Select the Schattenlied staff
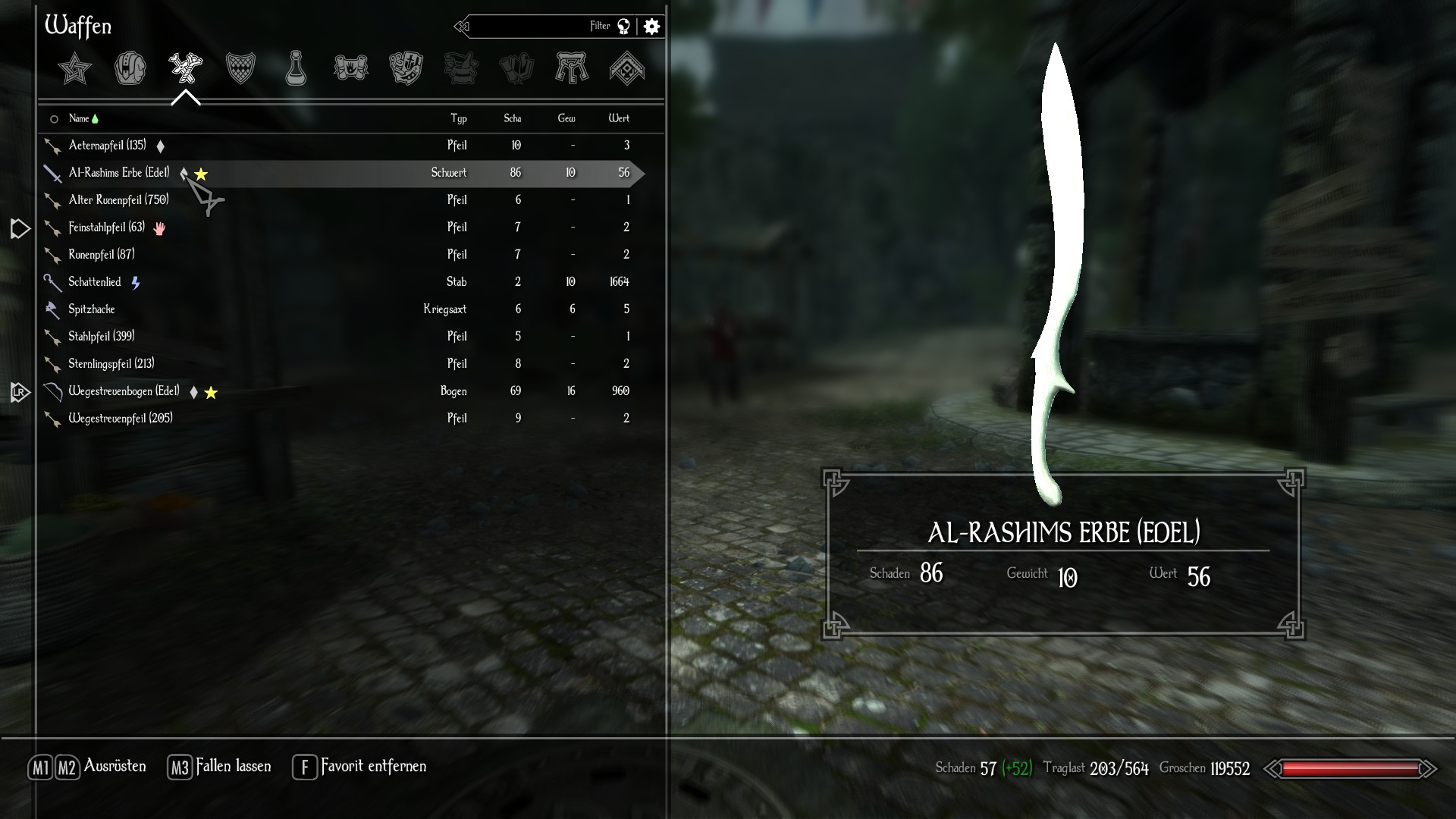The height and width of the screenshot is (819, 1456). tap(95, 282)
